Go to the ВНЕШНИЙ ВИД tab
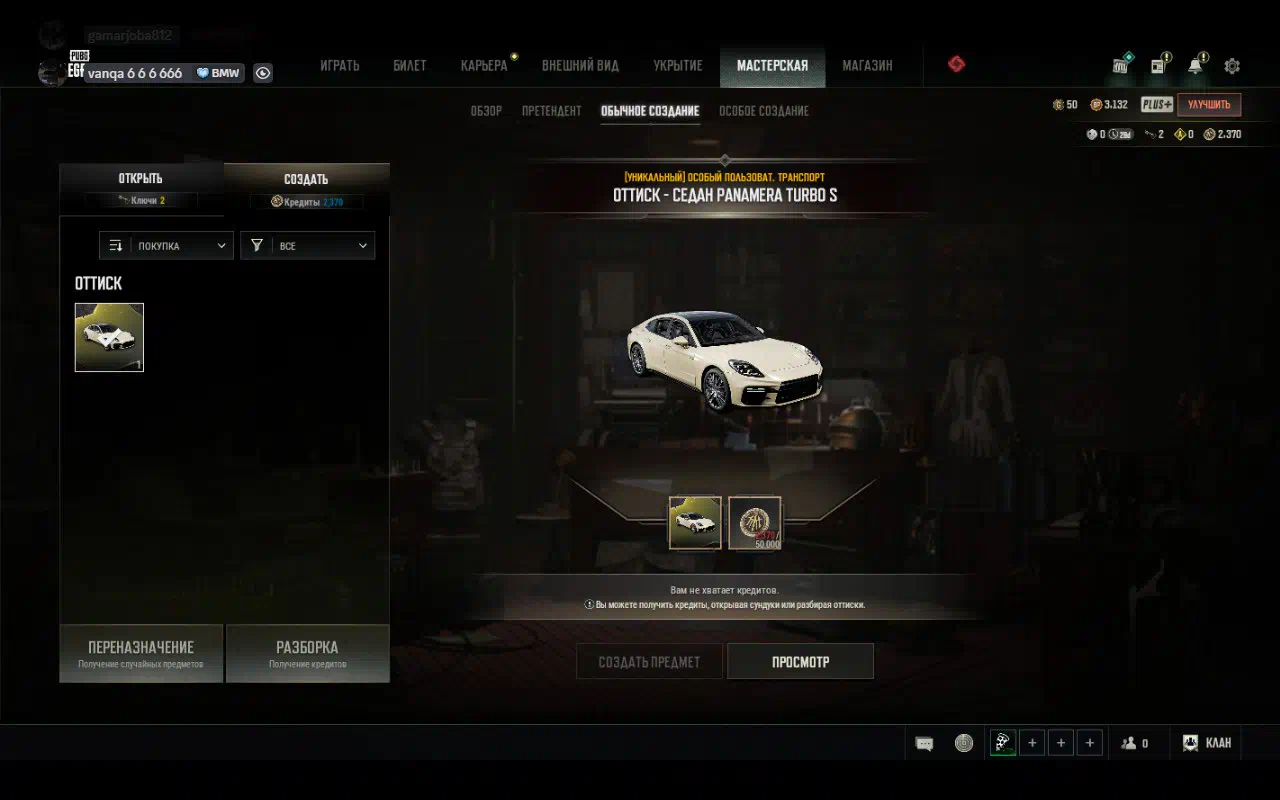The width and height of the screenshot is (1280, 800). 580,66
